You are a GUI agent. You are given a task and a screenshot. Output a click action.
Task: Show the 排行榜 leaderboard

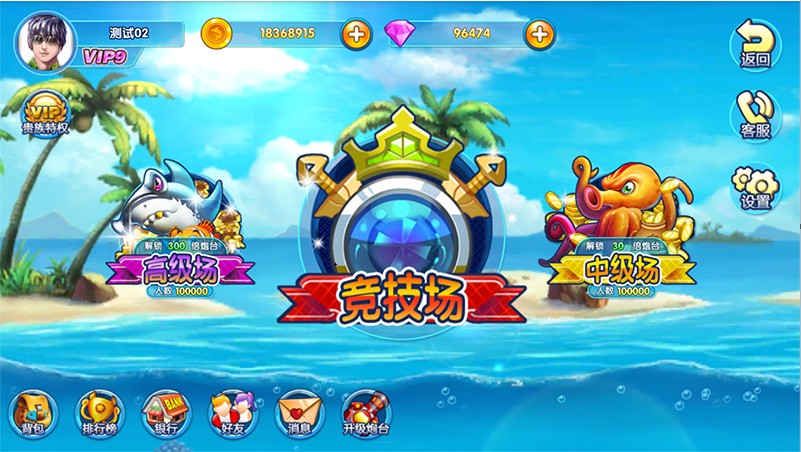(x=100, y=413)
